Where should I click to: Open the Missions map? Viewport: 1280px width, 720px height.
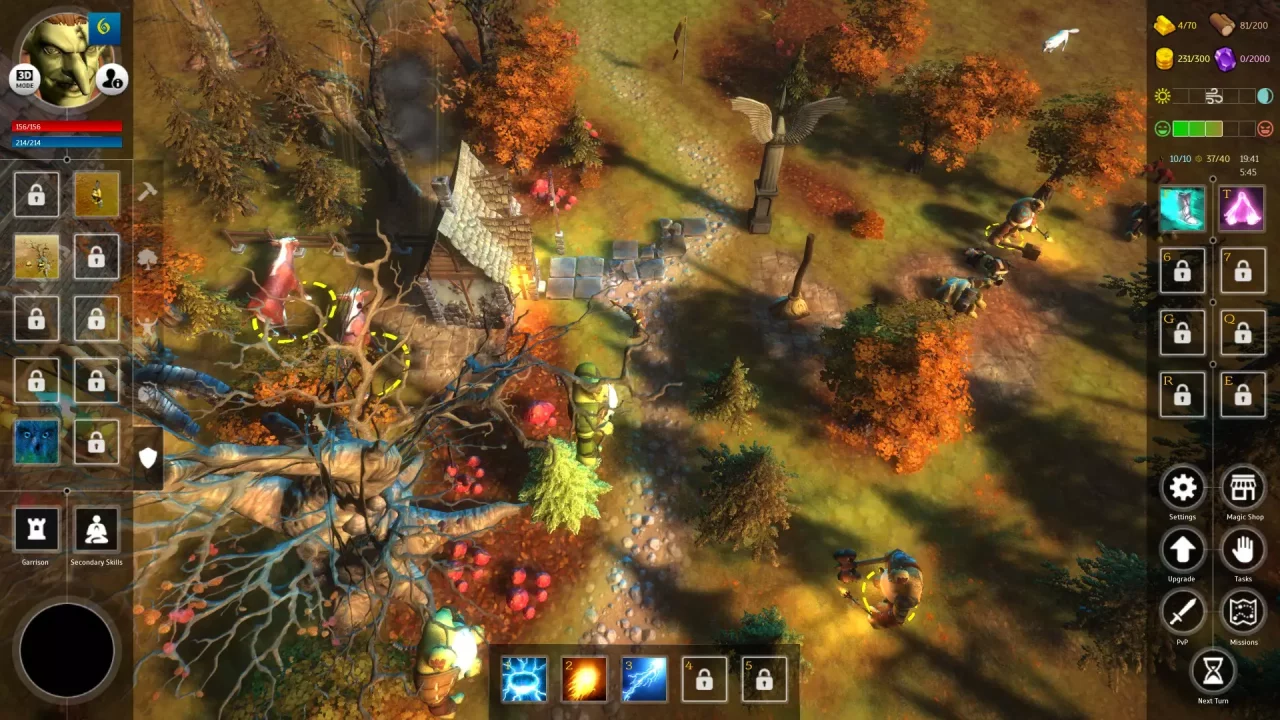[x=1243, y=611]
